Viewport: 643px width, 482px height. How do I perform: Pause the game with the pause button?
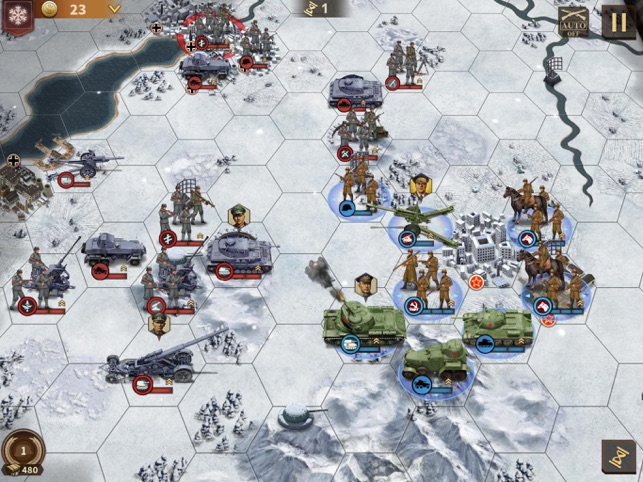(617, 20)
